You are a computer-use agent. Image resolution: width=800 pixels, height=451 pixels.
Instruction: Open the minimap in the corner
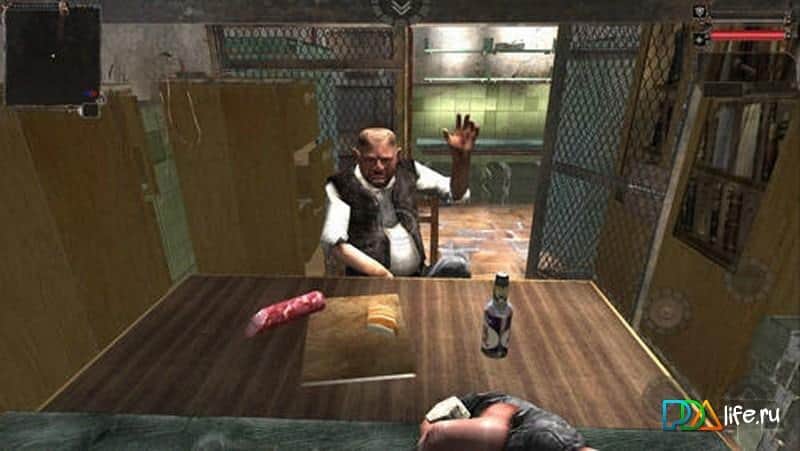[x=52, y=53]
